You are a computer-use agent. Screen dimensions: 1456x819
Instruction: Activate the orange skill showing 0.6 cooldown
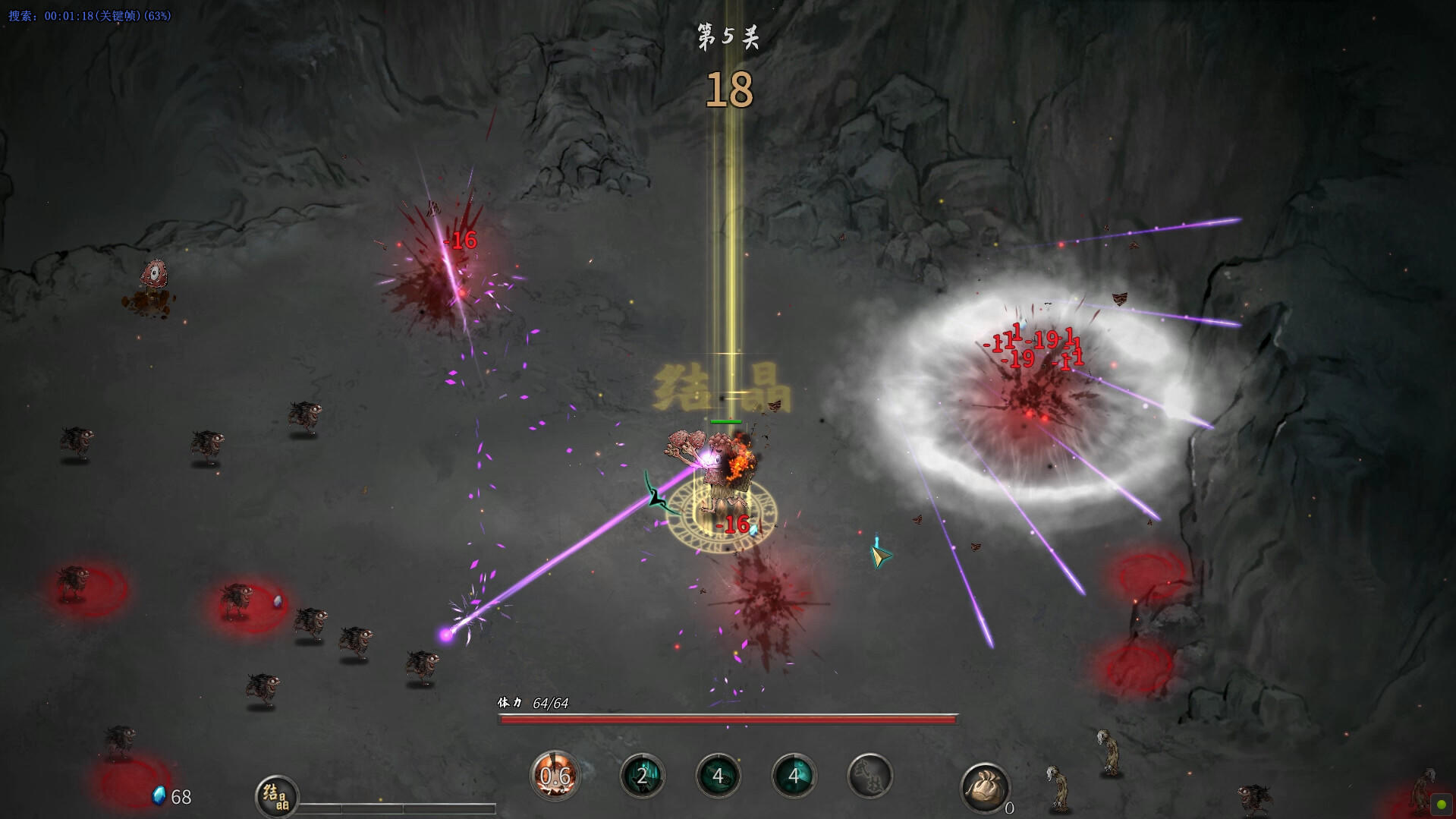coord(555,776)
